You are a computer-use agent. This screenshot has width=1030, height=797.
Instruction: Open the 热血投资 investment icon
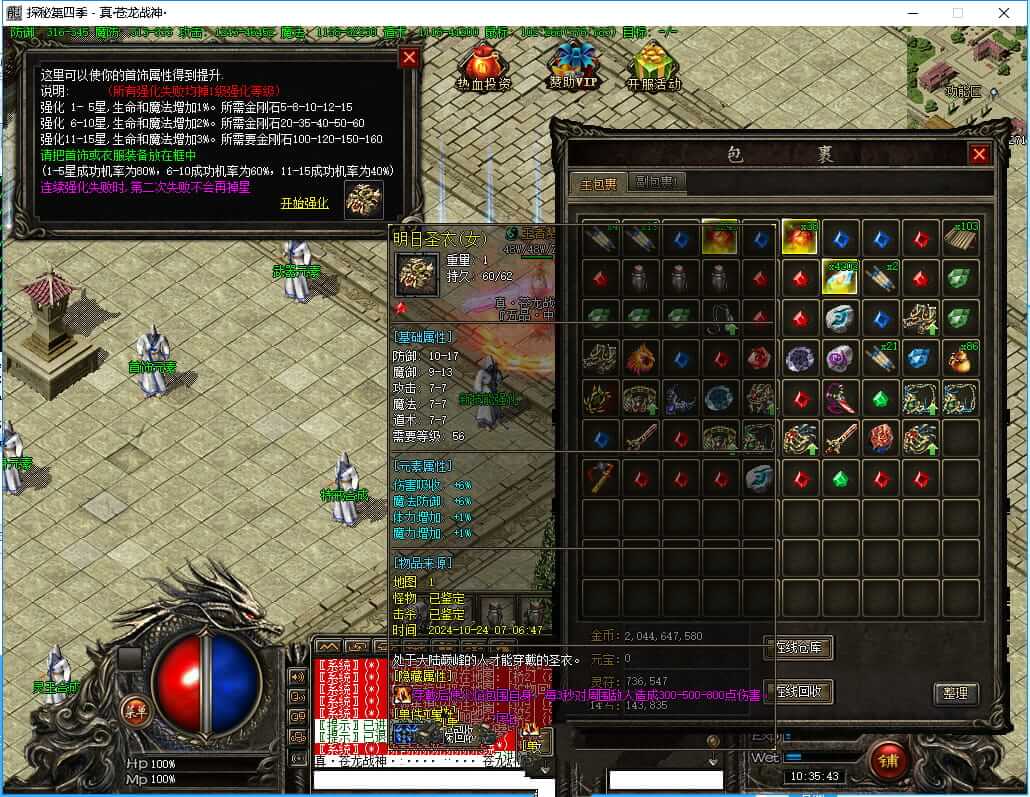[483, 65]
